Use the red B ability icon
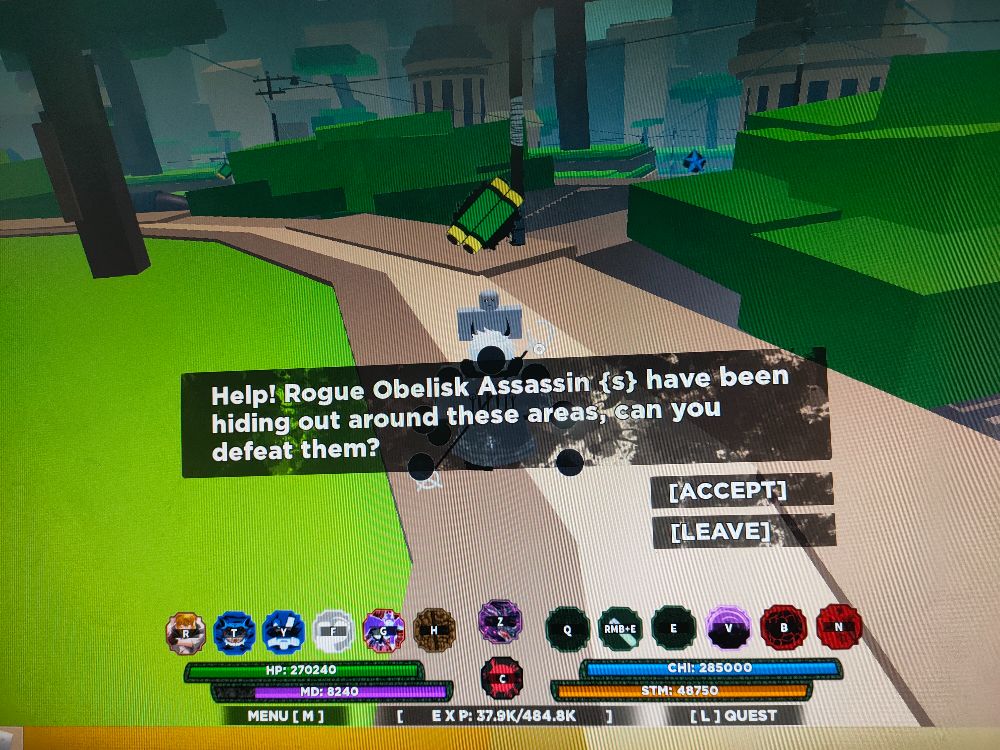The image size is (1000, 750). [783, 628]
